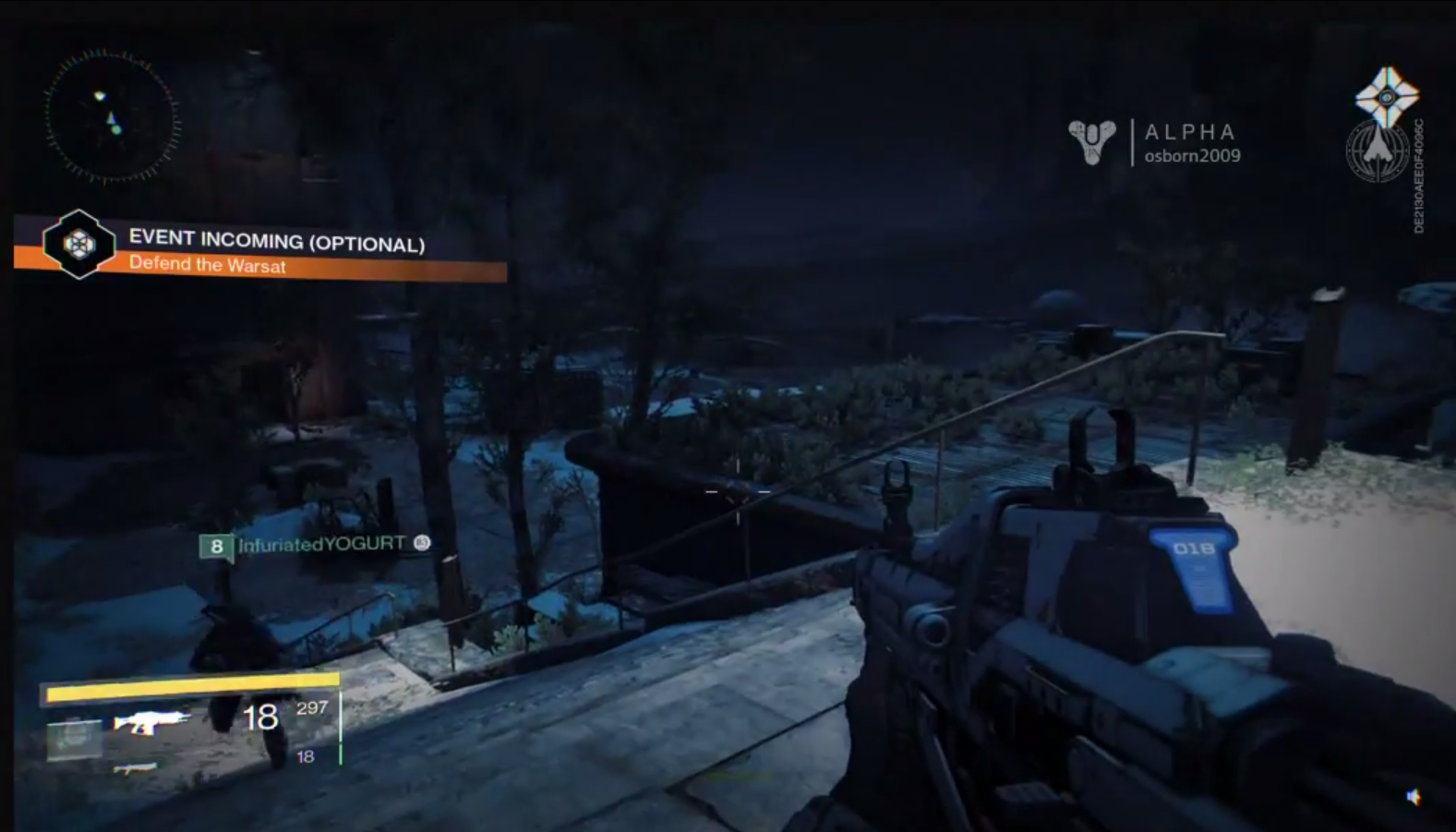
Task: Toggle the video speaker volume icon
Action: (1414, 797)
